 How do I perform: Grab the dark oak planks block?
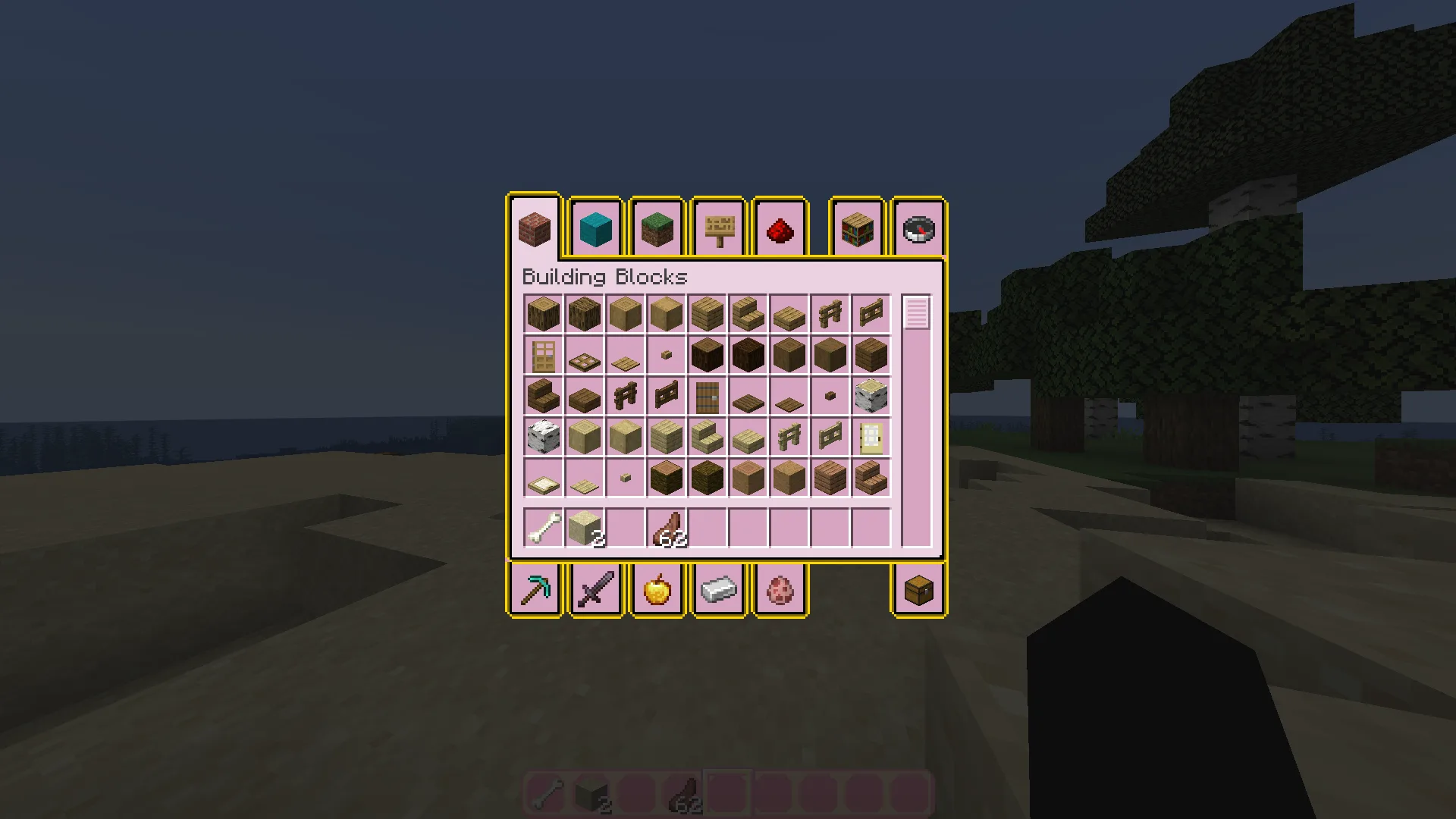tap(870, 354)
